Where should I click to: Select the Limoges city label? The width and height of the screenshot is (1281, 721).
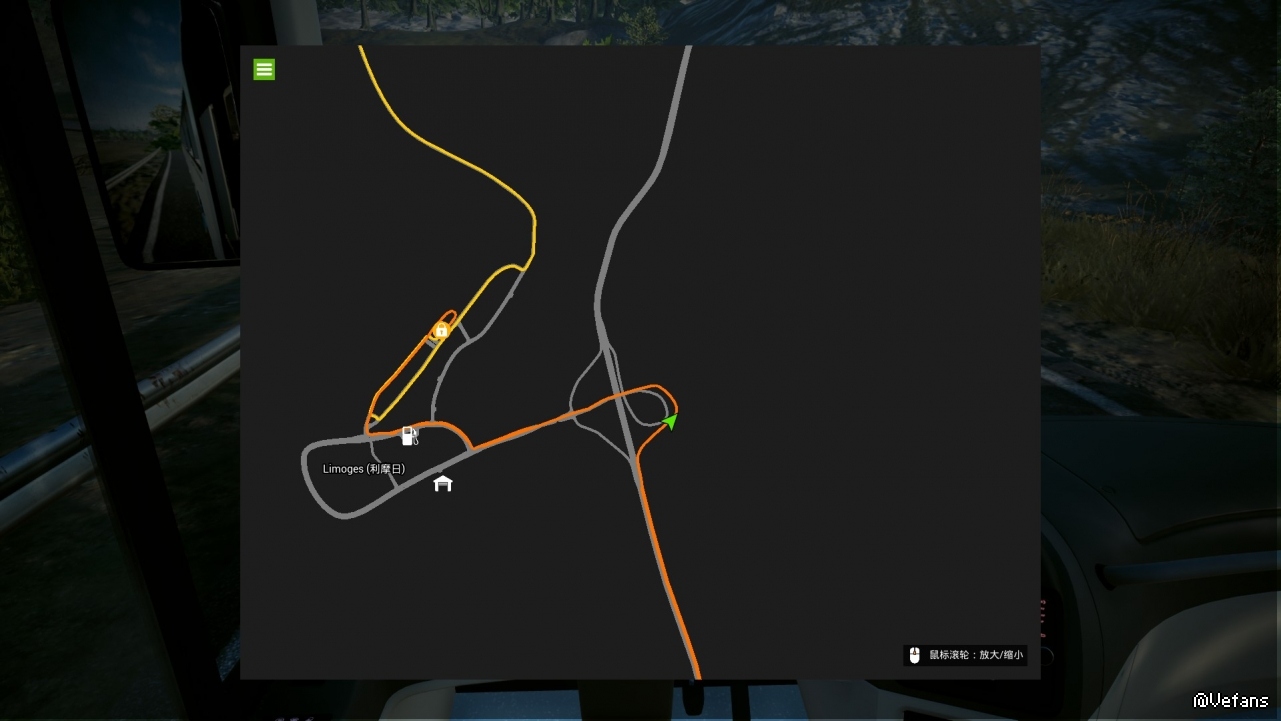[x=364, y=469]
